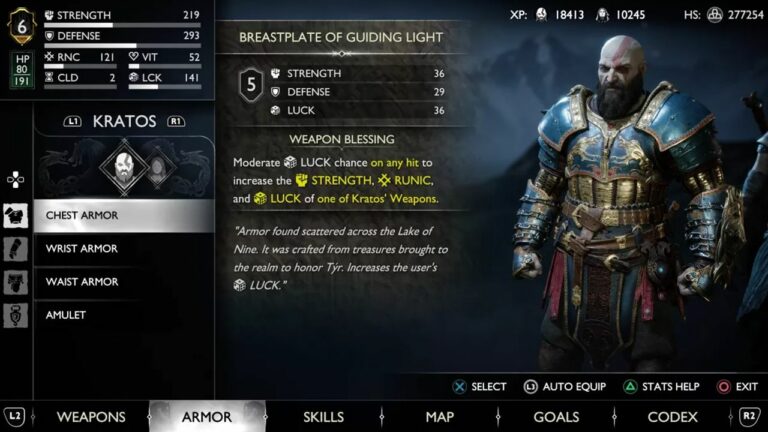Go to the Skills tab
Image resolution: width=768 pixels, height=432 pixels.
[x=323, y=417]
